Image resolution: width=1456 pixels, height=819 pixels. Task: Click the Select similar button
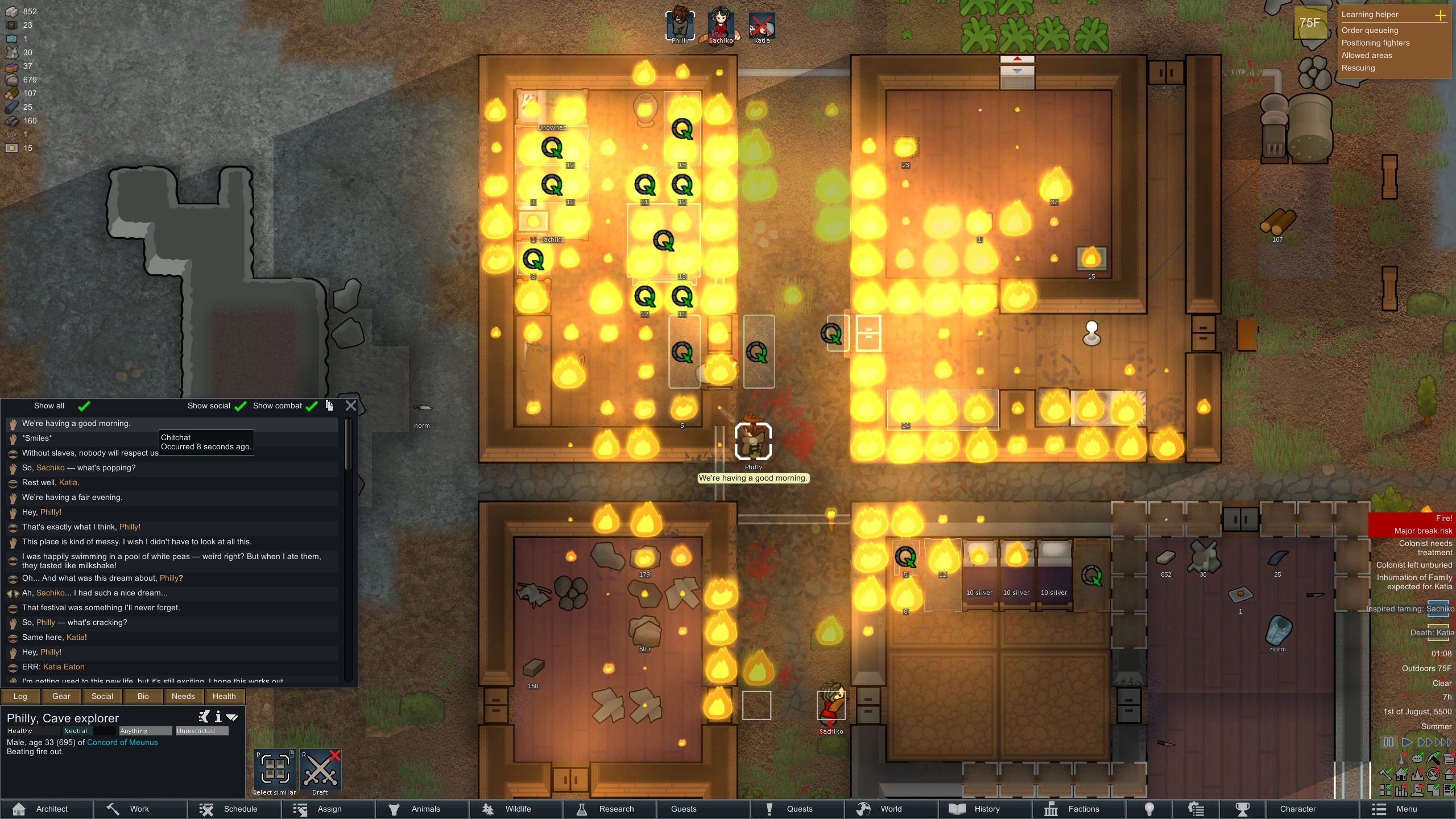275,771
